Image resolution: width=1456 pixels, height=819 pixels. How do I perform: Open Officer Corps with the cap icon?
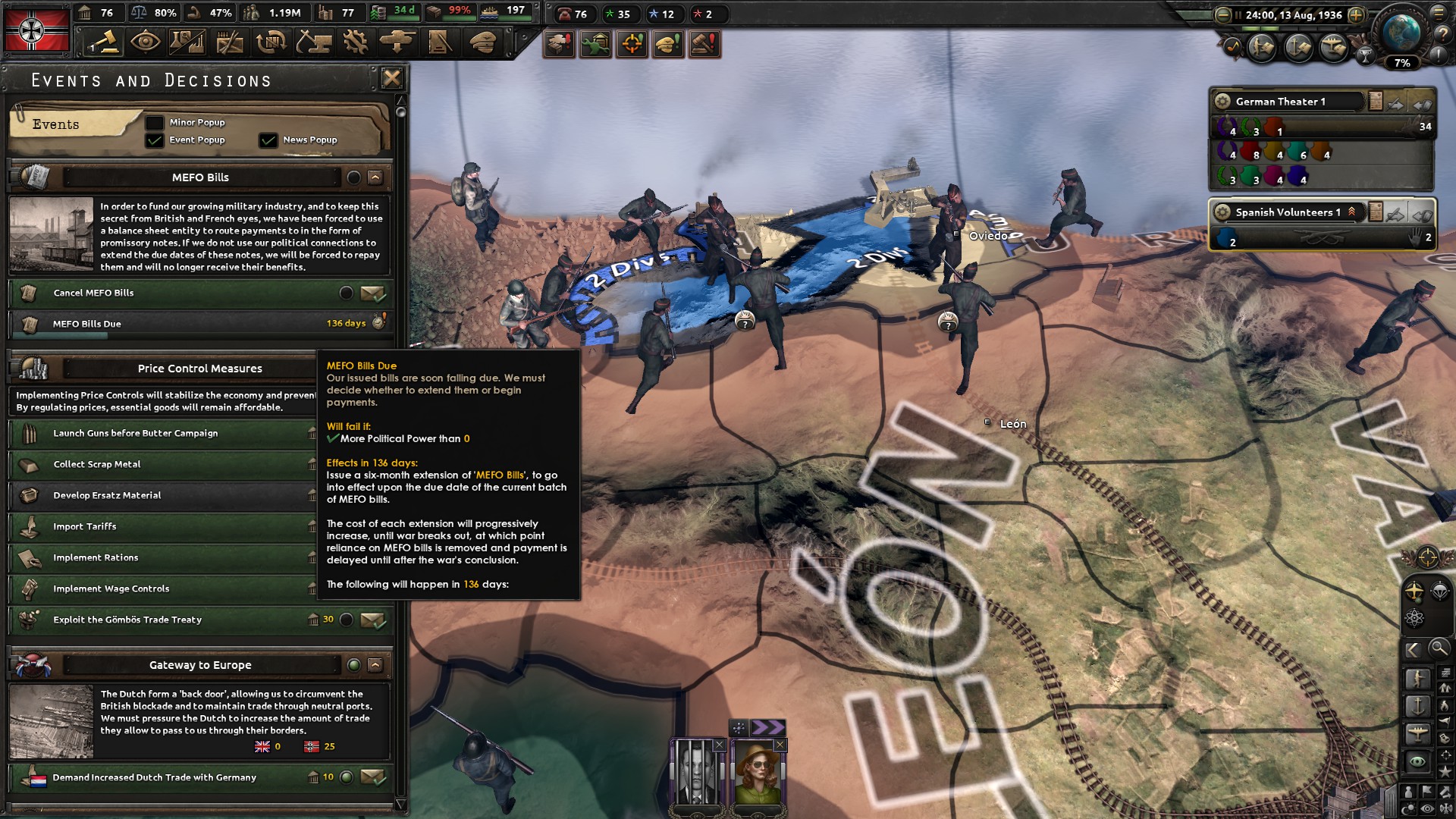[x=482, y=43]
